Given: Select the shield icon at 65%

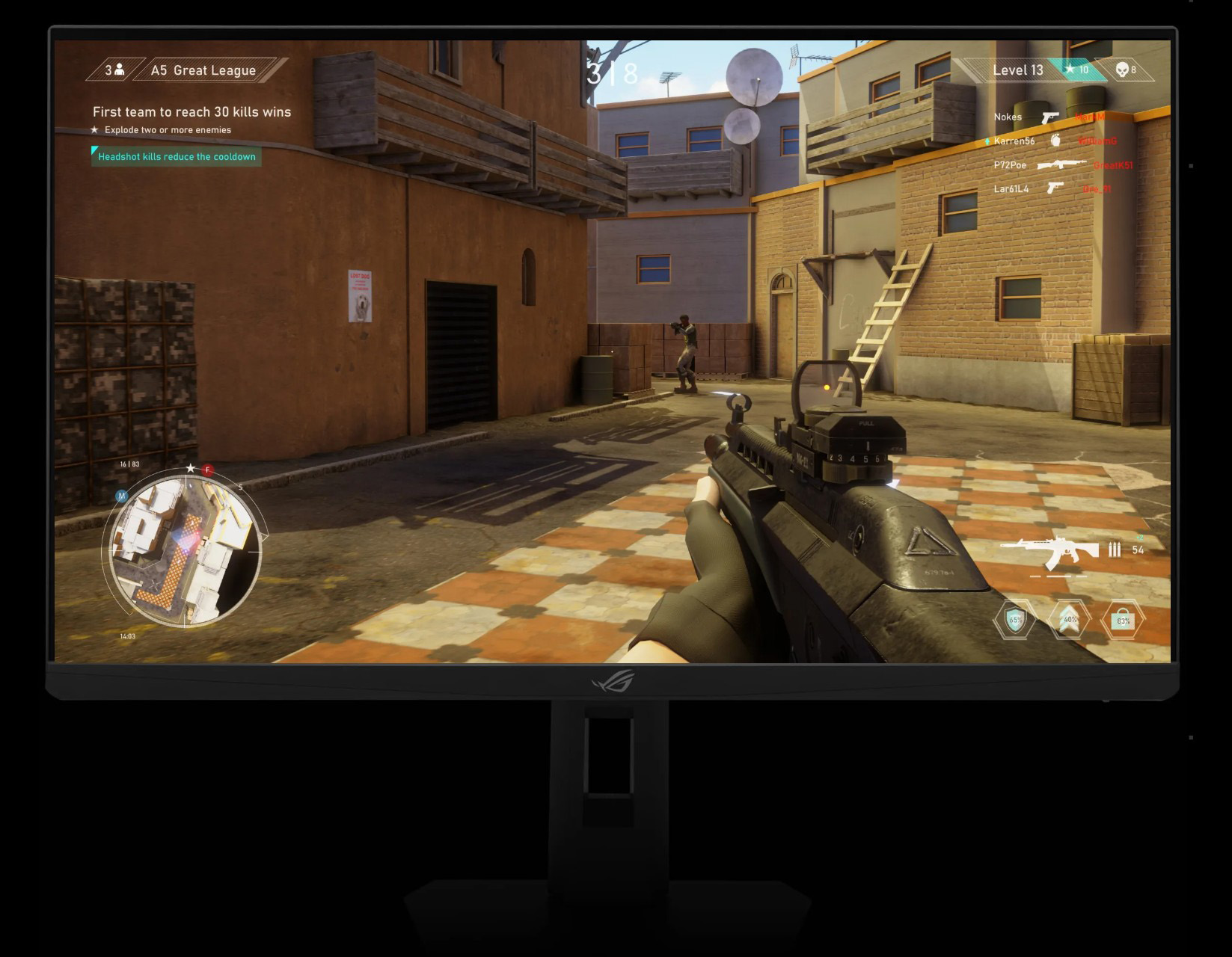Looking at the screenshot, I should [1015, 619].
